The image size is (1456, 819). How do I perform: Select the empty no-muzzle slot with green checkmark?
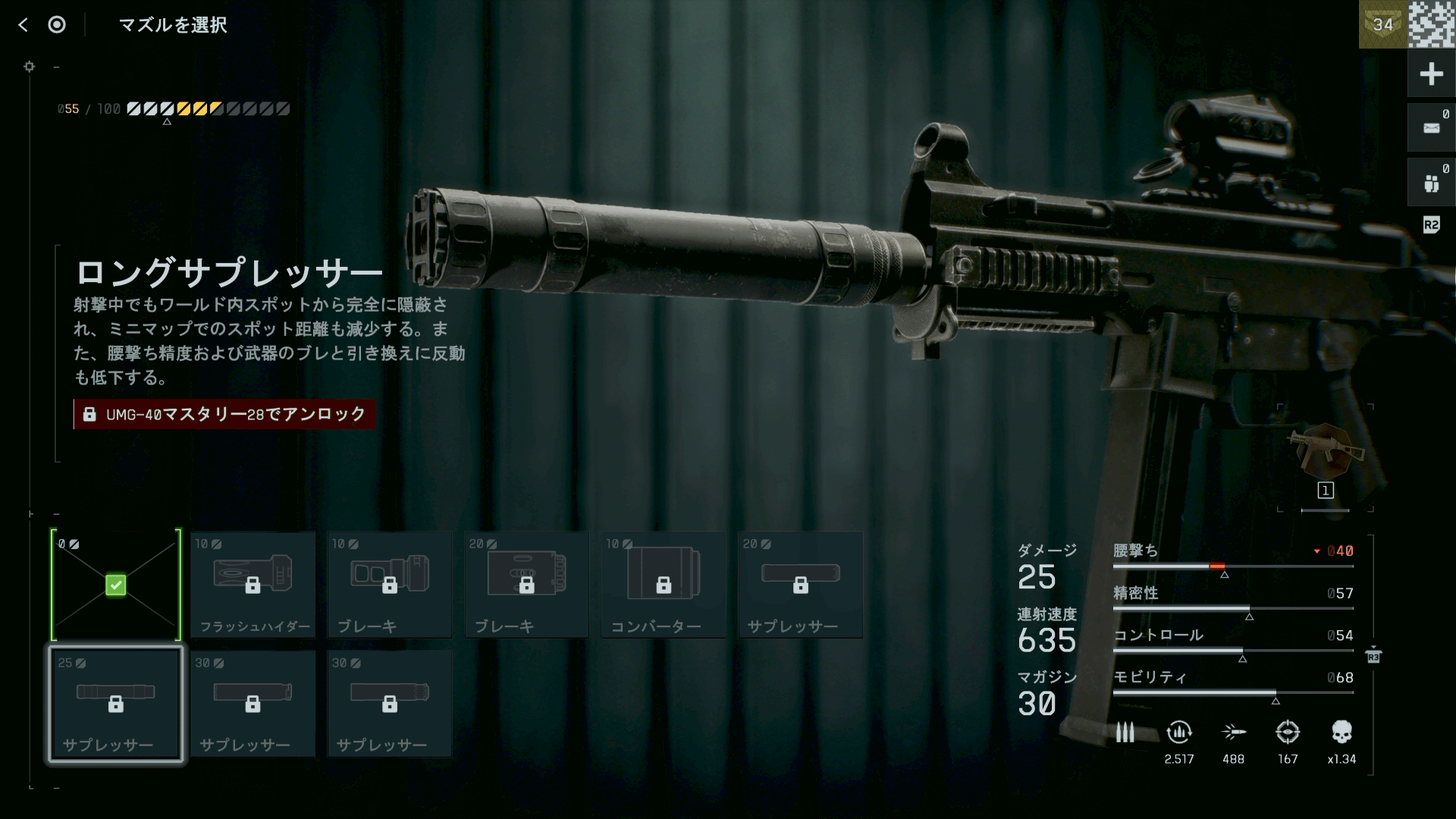tap(116, 585)
